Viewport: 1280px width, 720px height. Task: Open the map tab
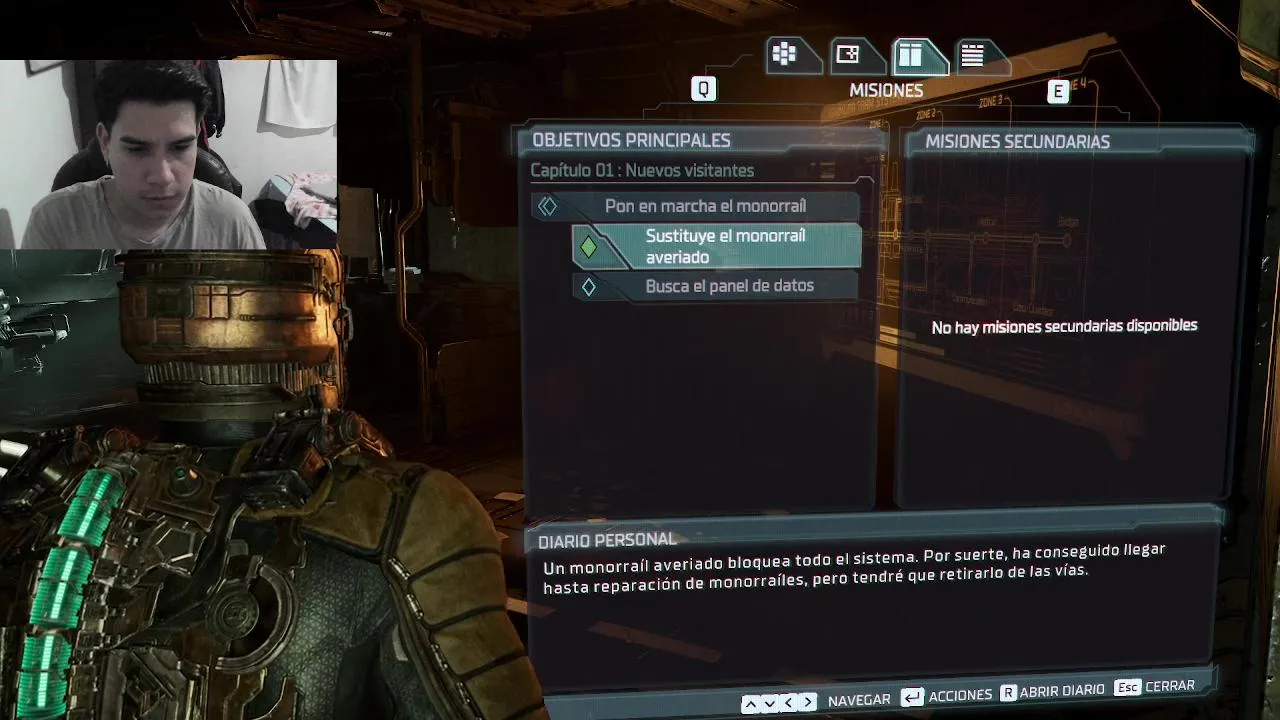(x=848, y=55)
